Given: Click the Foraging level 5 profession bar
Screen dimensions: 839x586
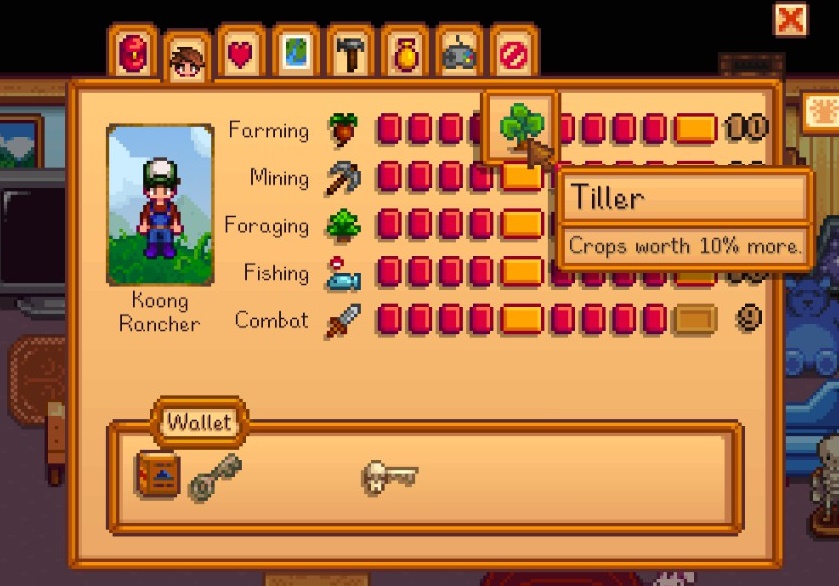Looking at the screenshot, I should (521, 225).
